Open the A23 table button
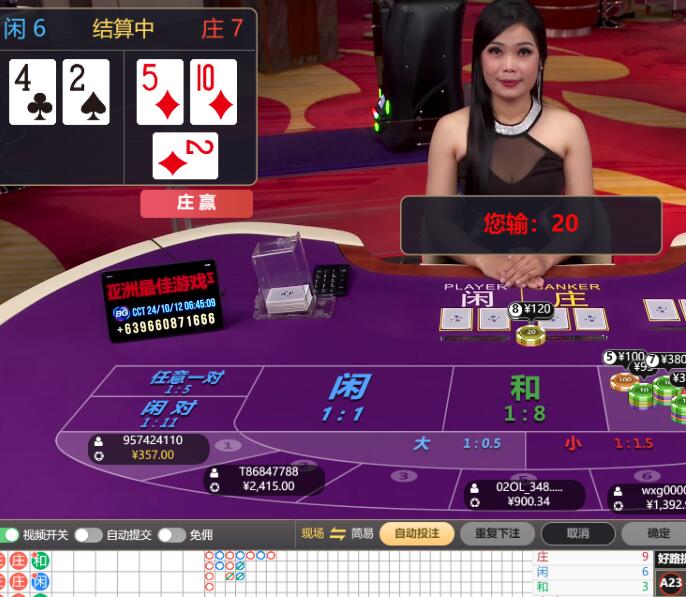 671,582
